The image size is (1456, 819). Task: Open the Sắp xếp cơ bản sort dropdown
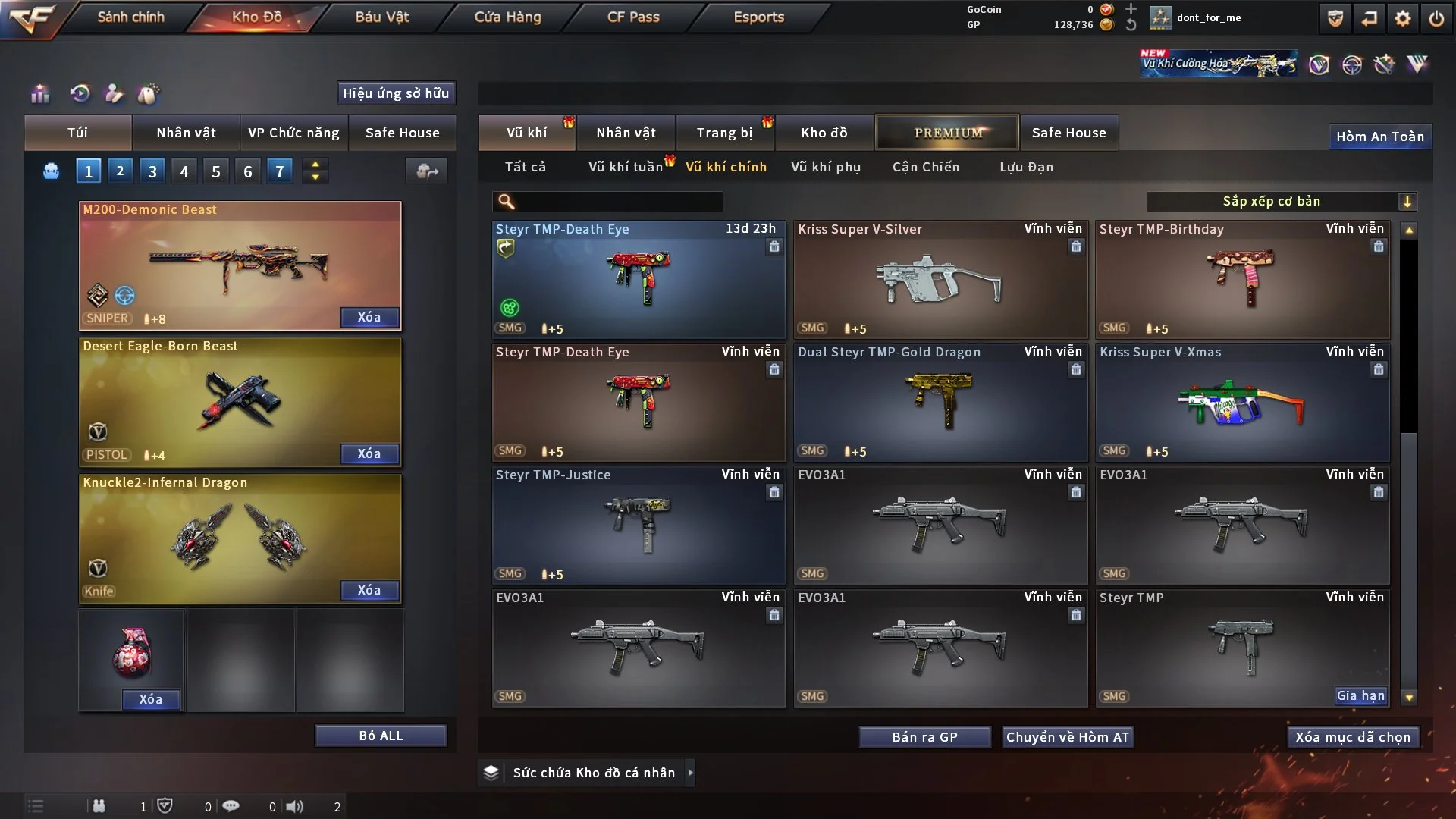pyautogui.click(x=1281, y=201)
